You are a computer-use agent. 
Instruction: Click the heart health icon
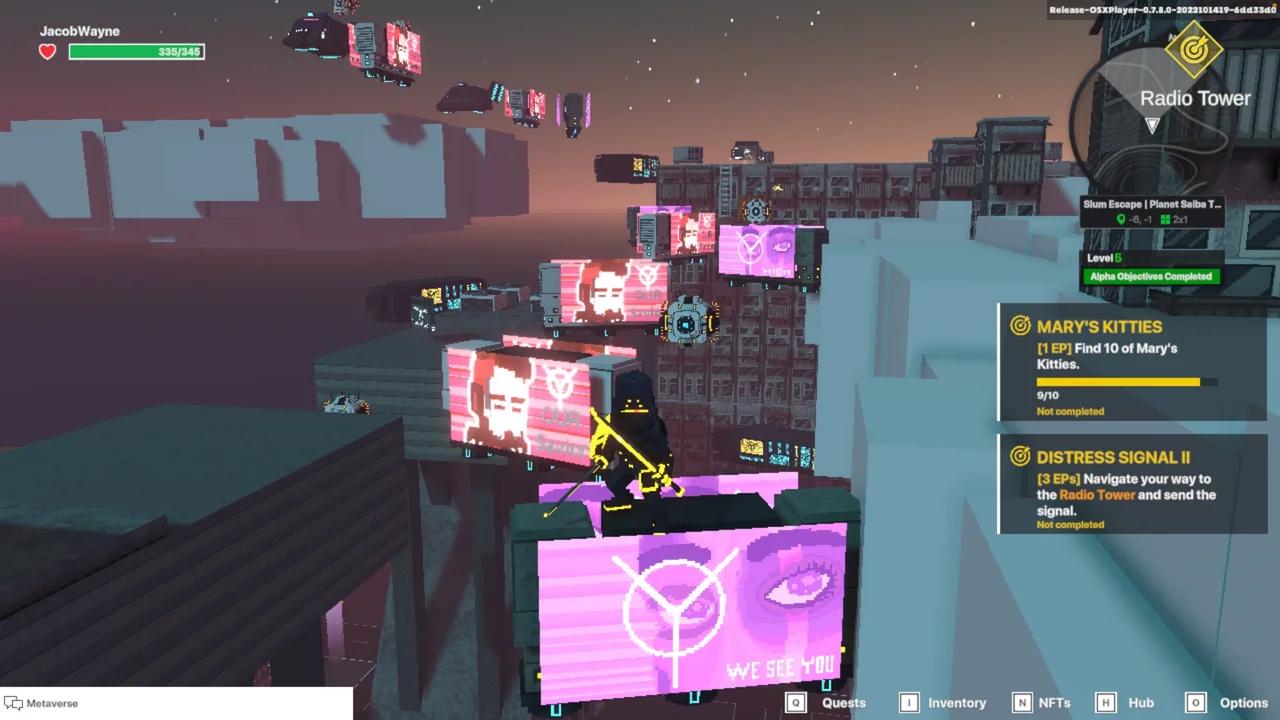[46, 50]
